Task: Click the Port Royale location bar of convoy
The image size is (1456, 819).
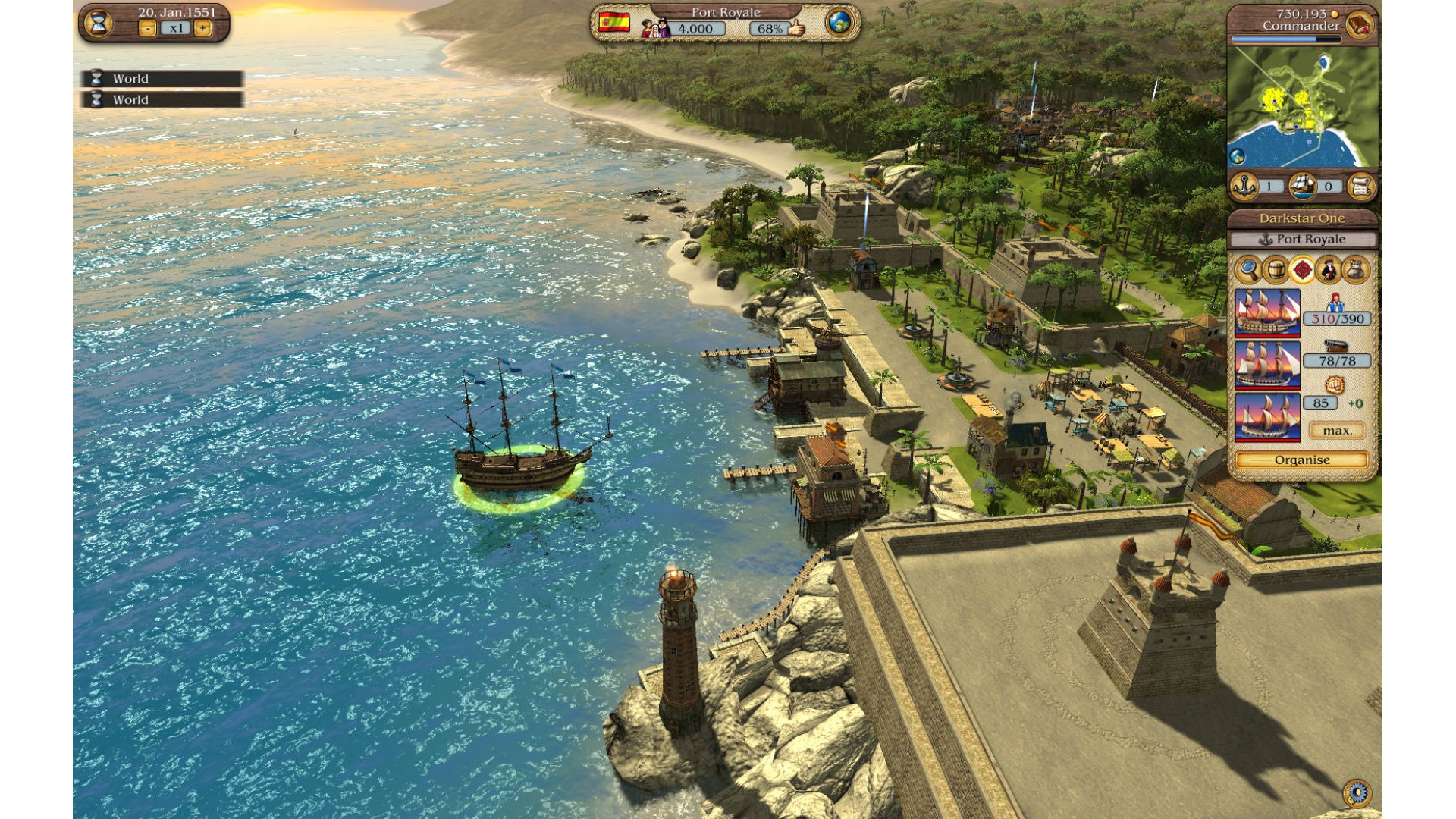Action: pyautogui.click(x=1302, y=240)
